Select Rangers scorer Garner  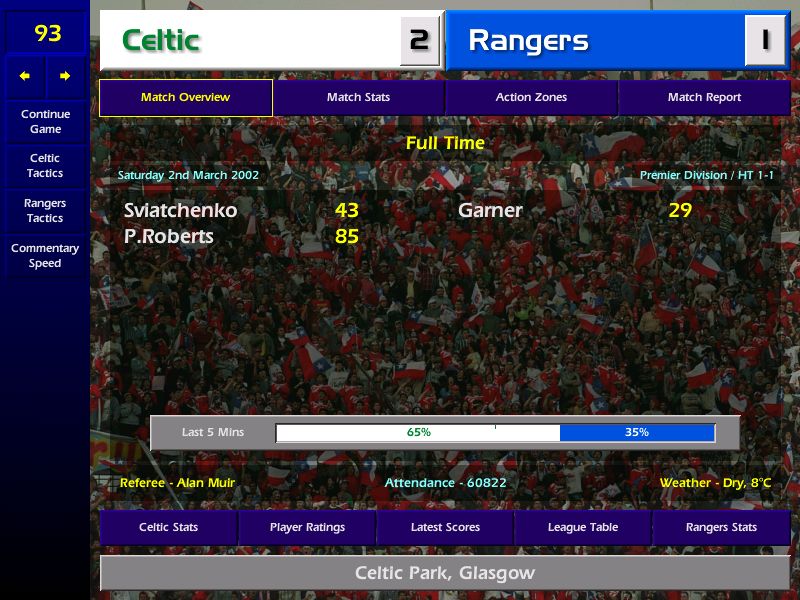pos(490,210)
